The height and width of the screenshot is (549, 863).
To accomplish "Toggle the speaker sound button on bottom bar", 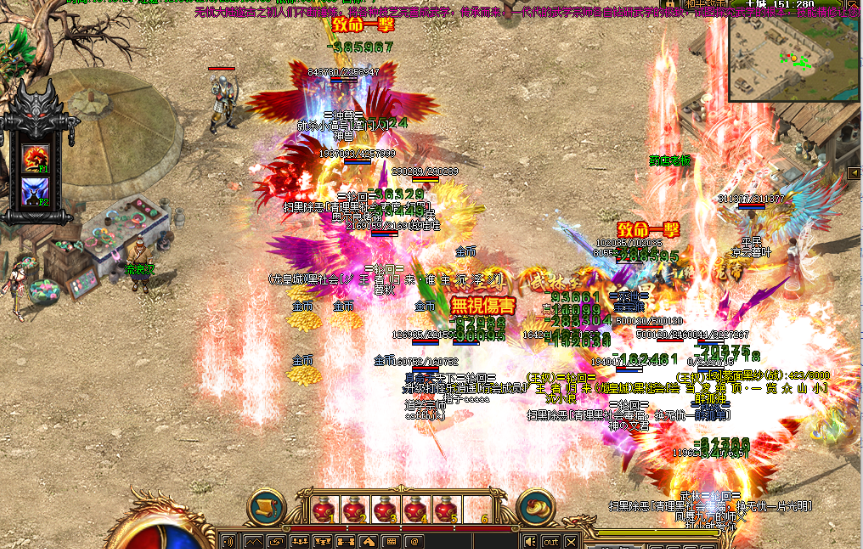I will click(530, 541).
